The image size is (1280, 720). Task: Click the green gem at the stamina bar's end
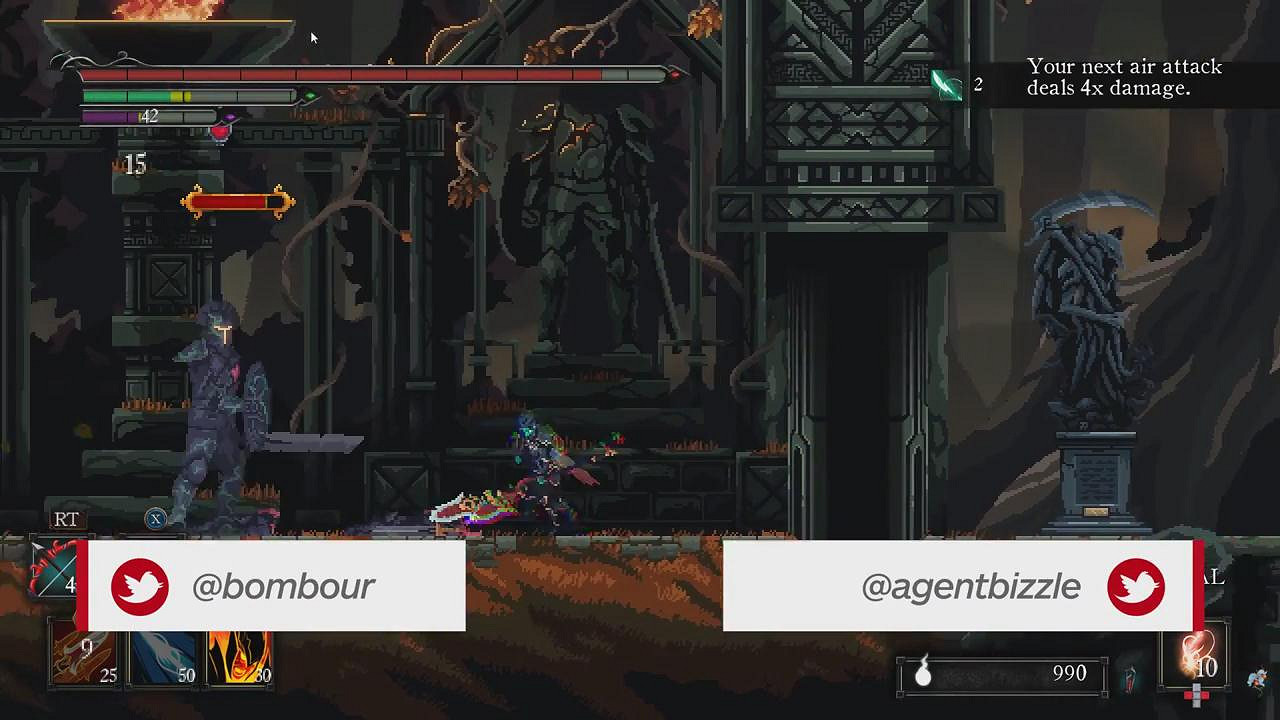coord(310,96)
